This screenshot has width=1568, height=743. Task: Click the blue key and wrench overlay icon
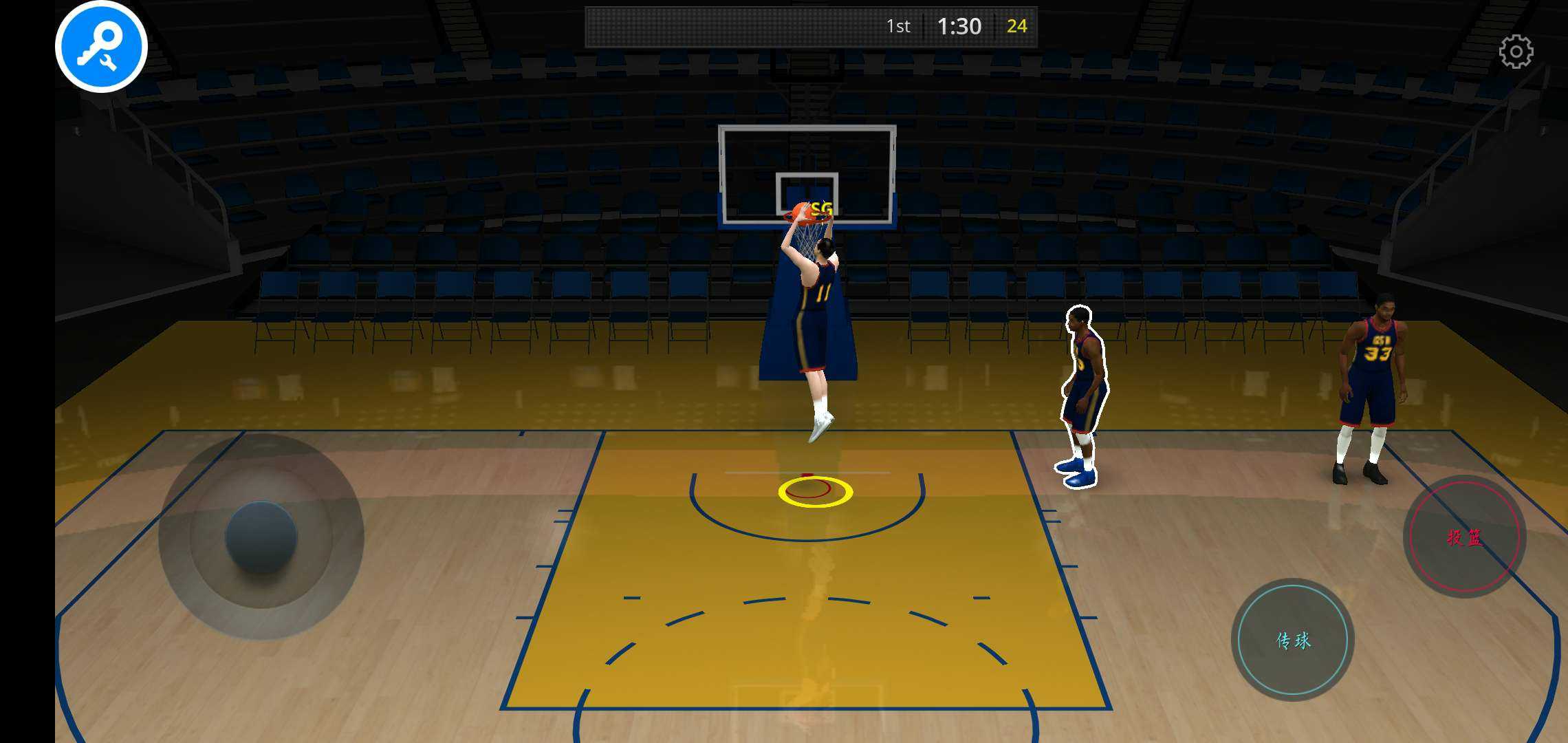[x=101, y=47]
